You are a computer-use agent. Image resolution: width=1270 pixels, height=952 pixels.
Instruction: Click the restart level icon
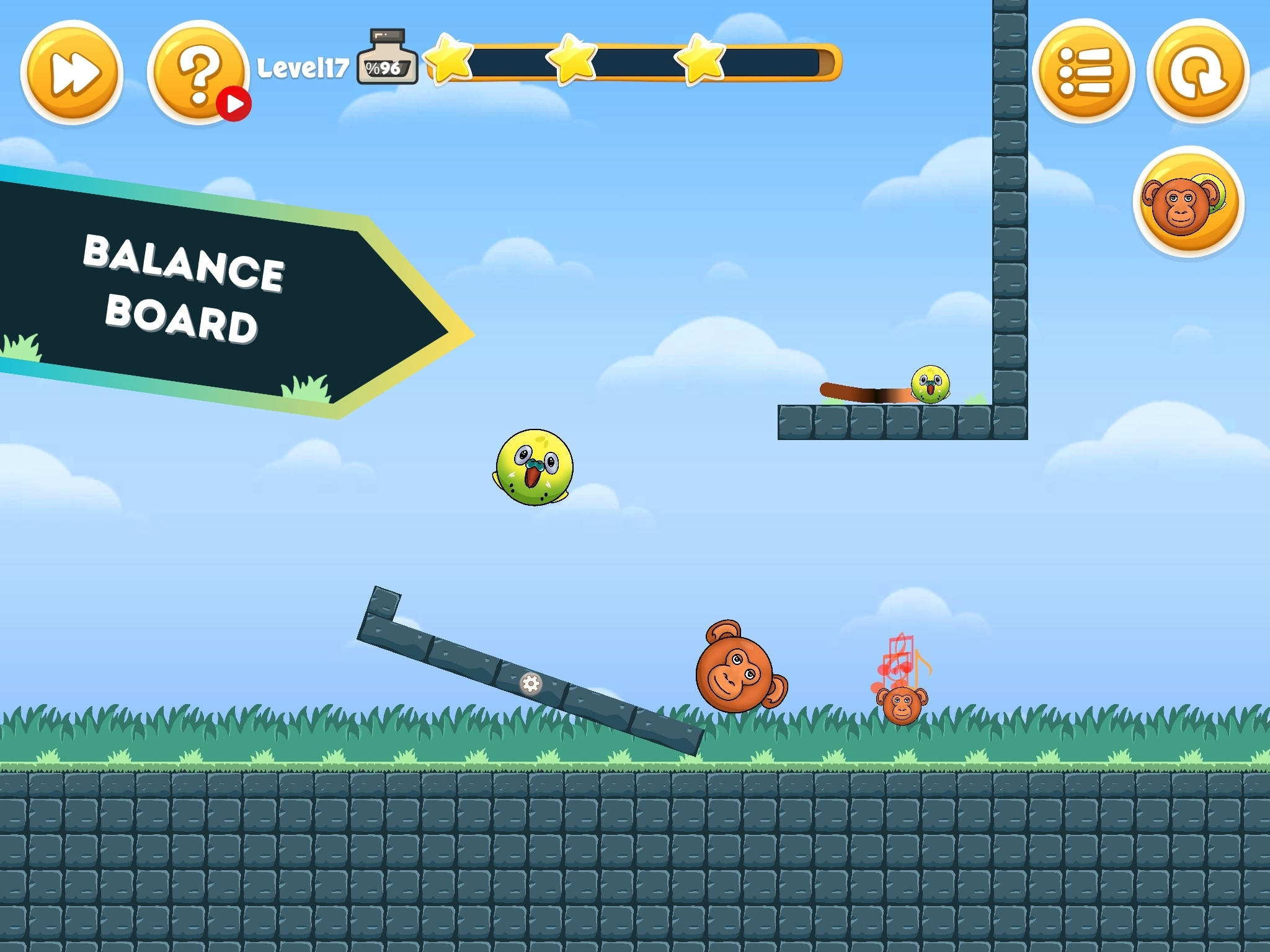coord(1197,73)
